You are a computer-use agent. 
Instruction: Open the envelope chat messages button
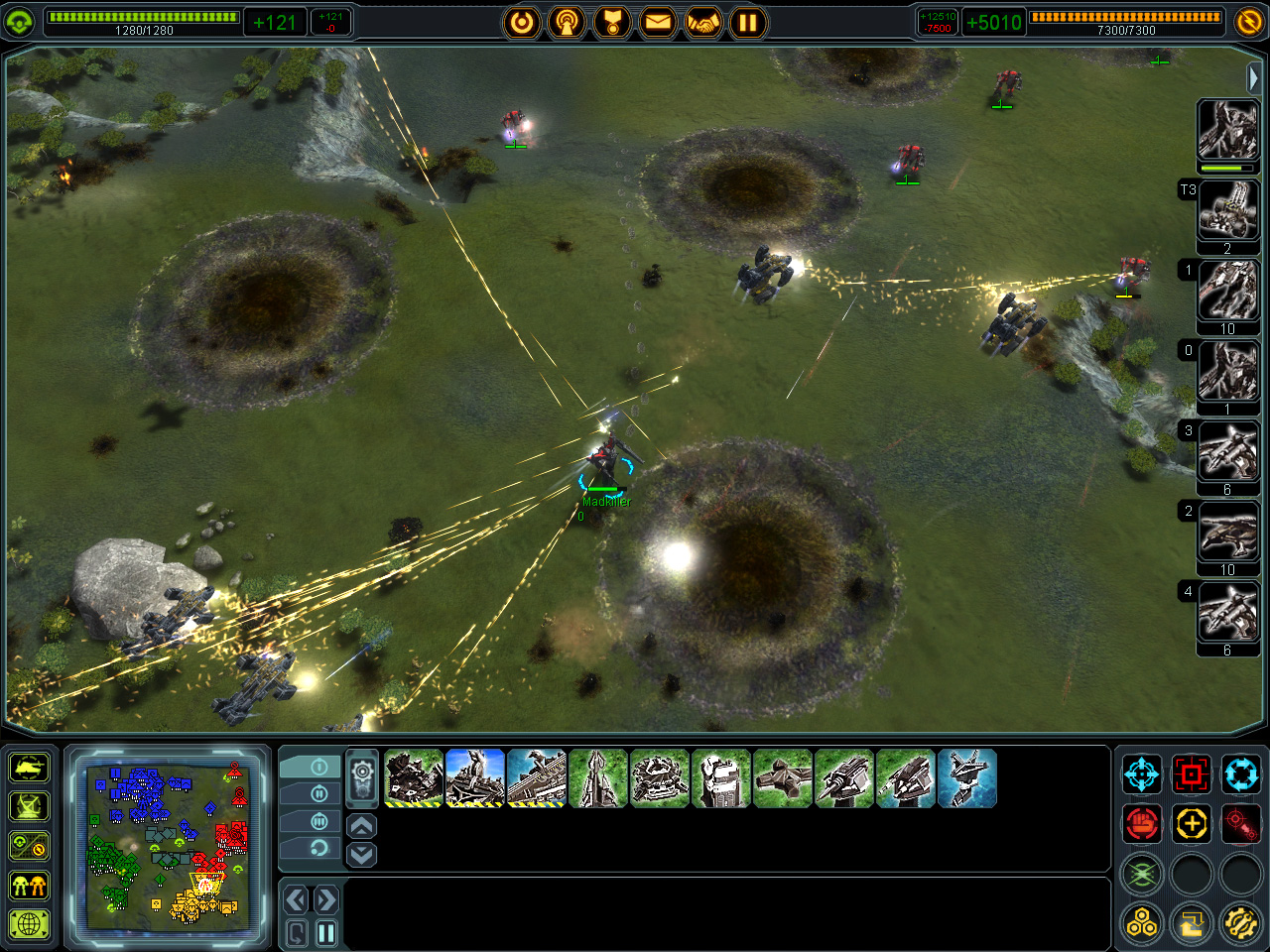(658, 22)
